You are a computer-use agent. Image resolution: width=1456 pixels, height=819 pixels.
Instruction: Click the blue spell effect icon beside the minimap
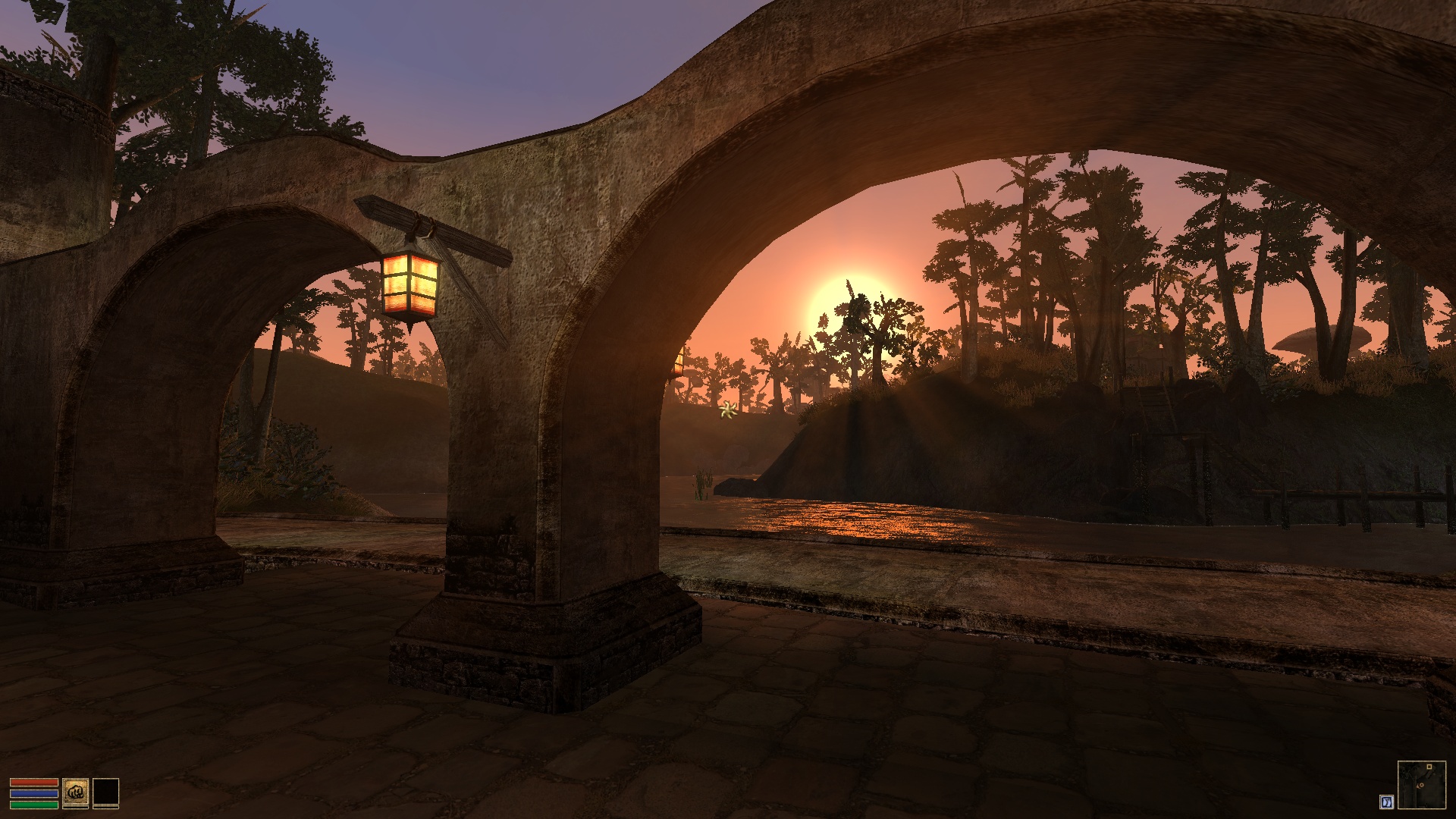pyautogui.click(x=1387, y=802)
